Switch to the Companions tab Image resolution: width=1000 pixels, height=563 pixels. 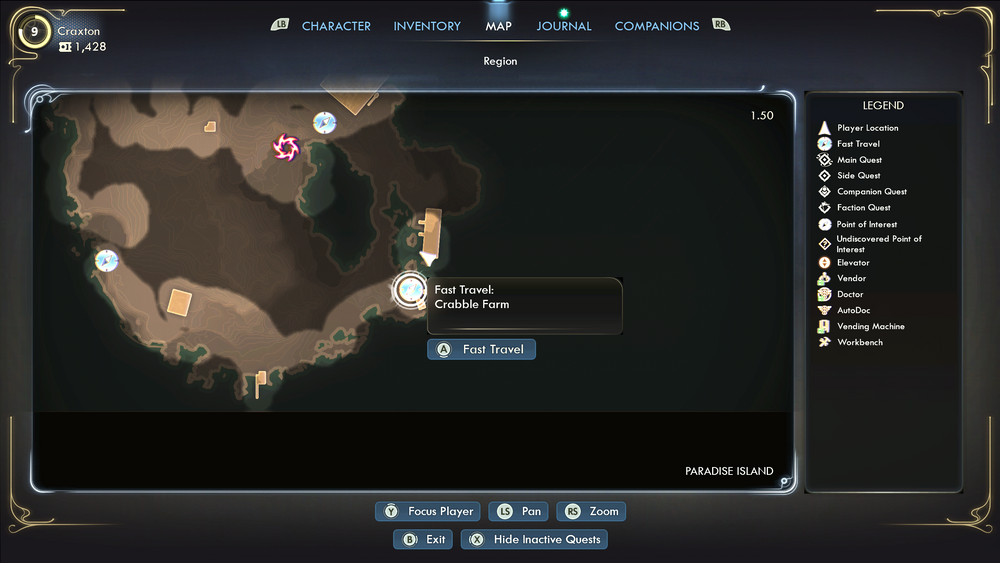(x=657, y=26)
